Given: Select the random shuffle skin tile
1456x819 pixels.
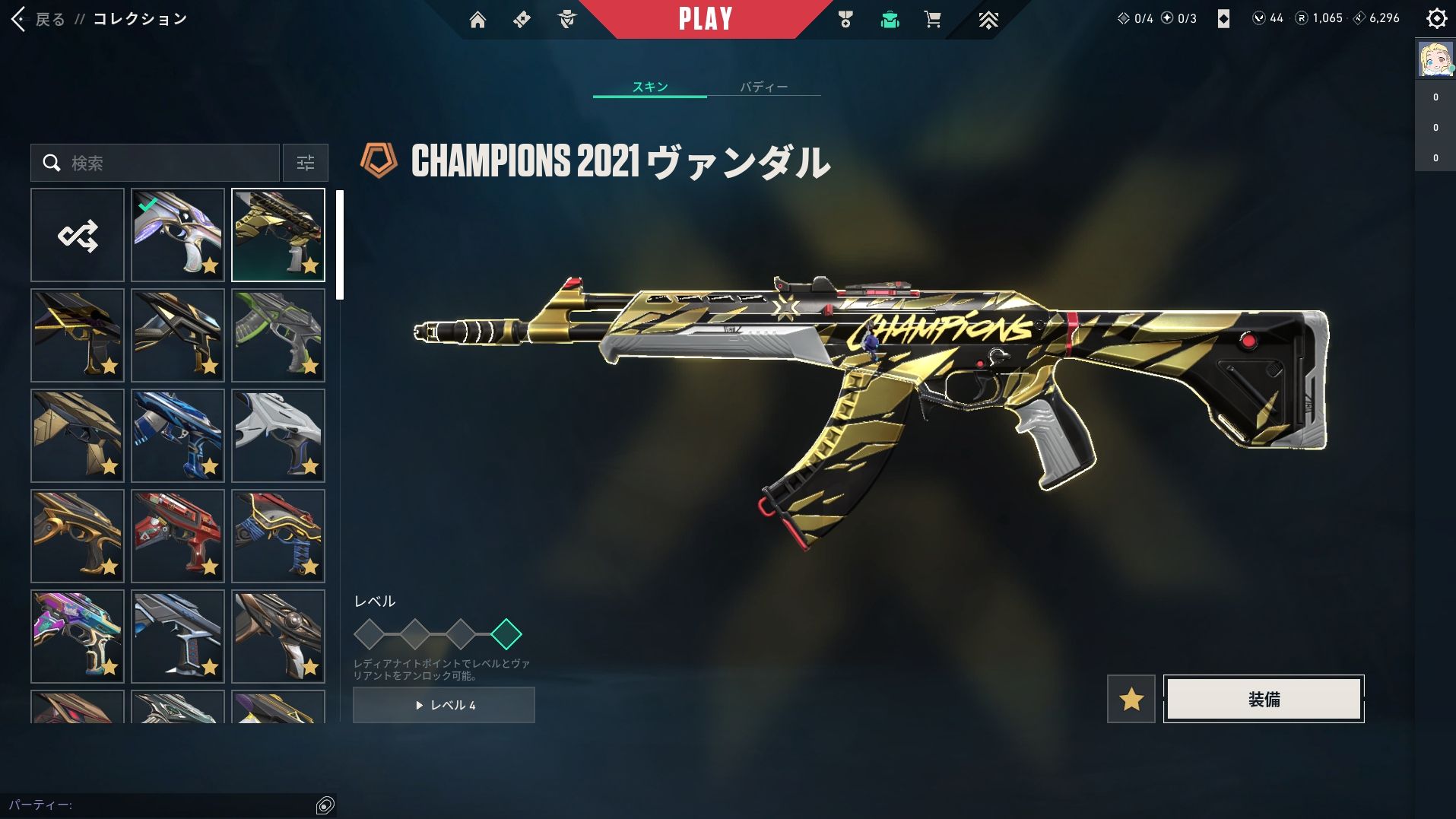Looking at the screenshot, I should pos(78,235).
